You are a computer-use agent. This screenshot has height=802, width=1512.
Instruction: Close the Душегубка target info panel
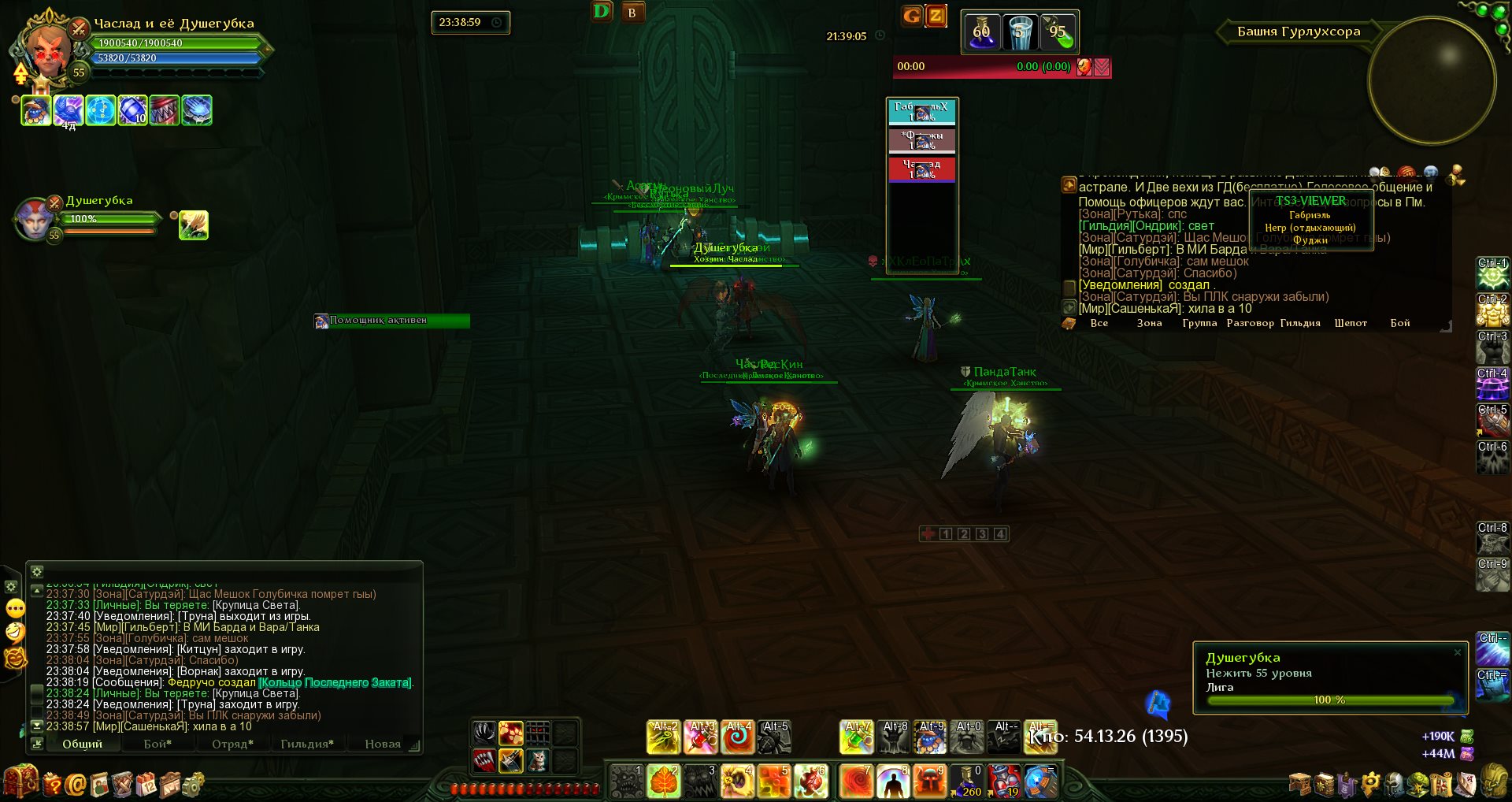(x=1457, y=652)
